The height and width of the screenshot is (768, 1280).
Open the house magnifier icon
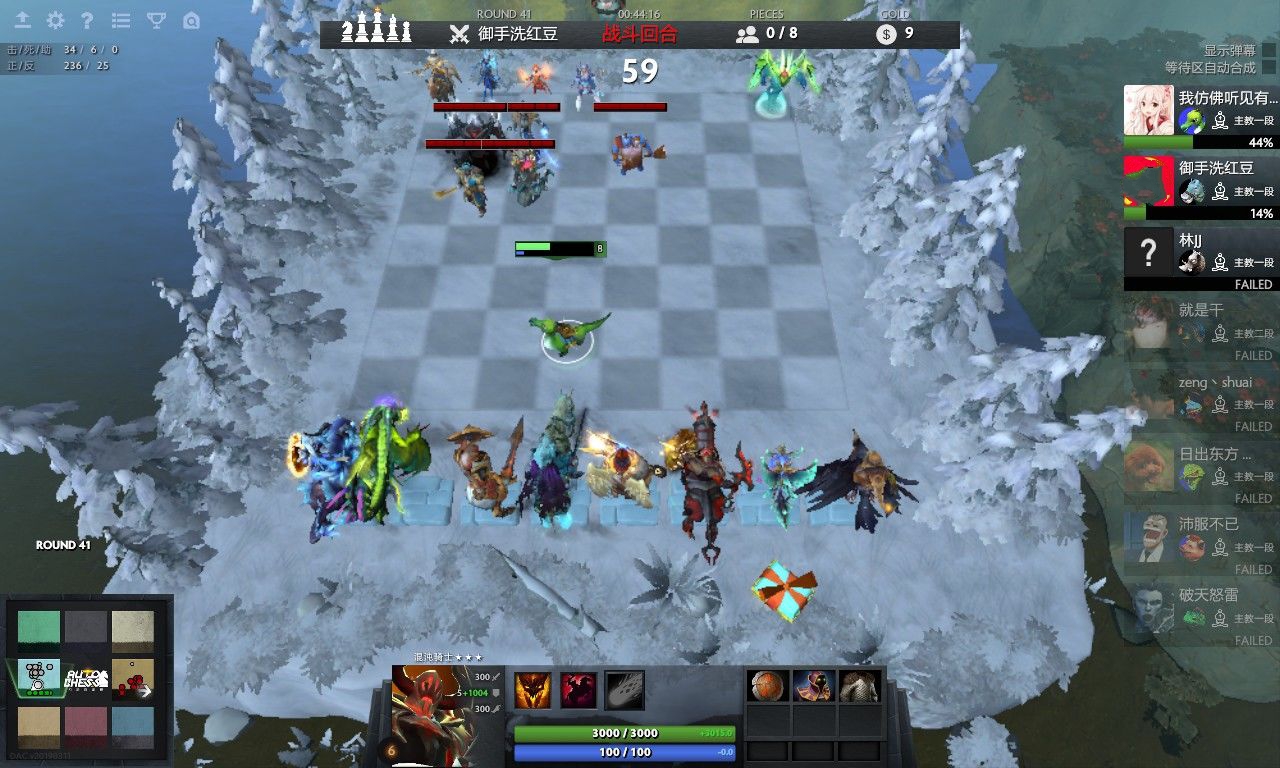click(x=191, y=20)
